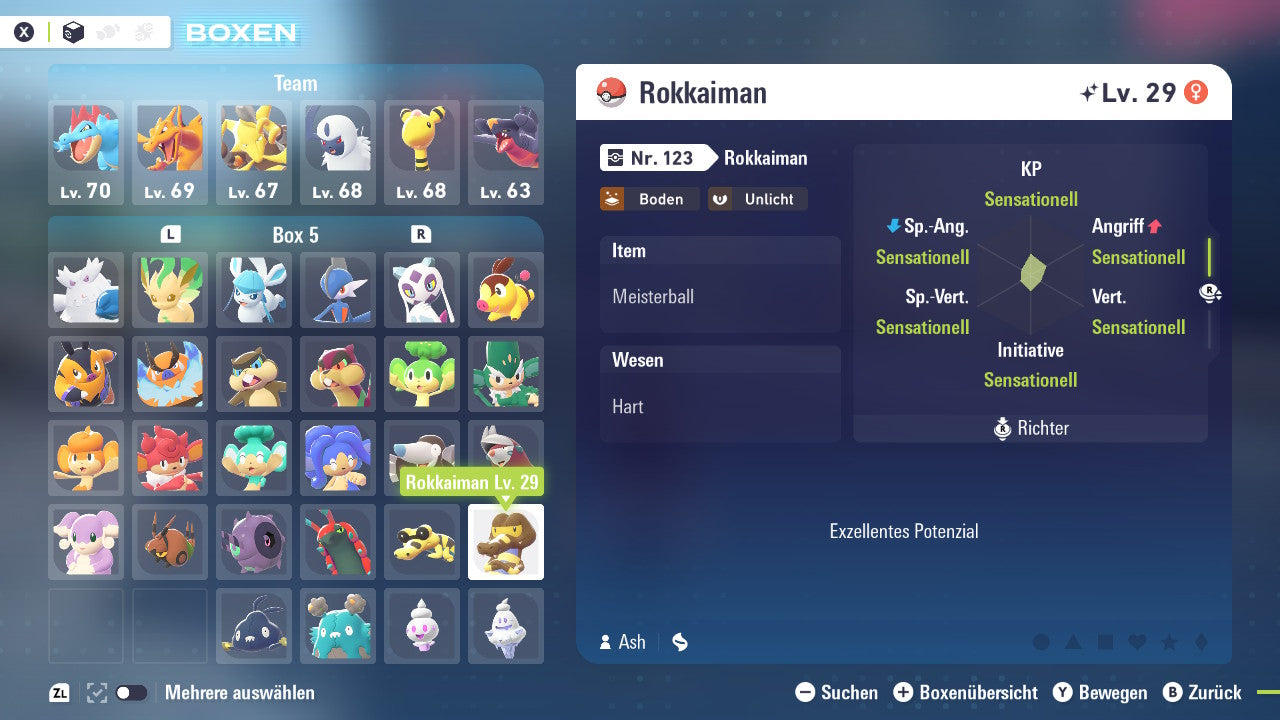
Task: Open the Richter stat judge
Action: [1030, 428]
